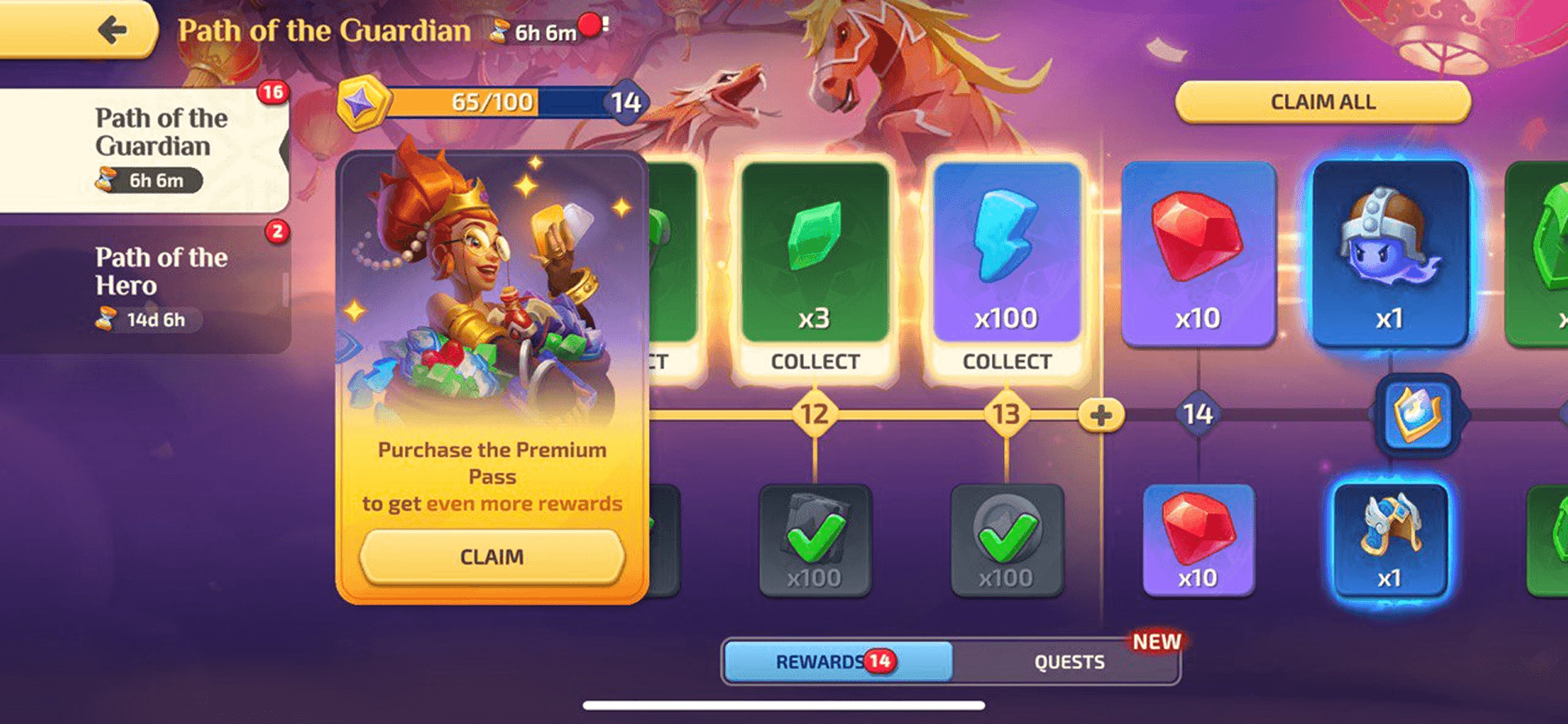
Task: Claim the Premium Pass offer
Action: pos(491,557)
